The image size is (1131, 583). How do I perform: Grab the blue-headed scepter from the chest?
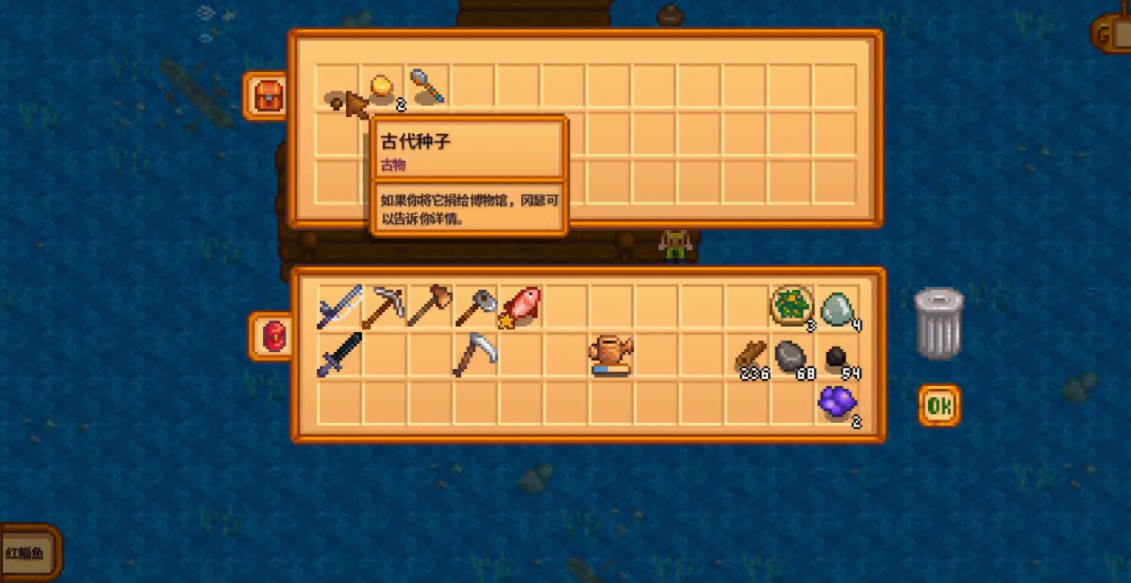tap(428, 88)
